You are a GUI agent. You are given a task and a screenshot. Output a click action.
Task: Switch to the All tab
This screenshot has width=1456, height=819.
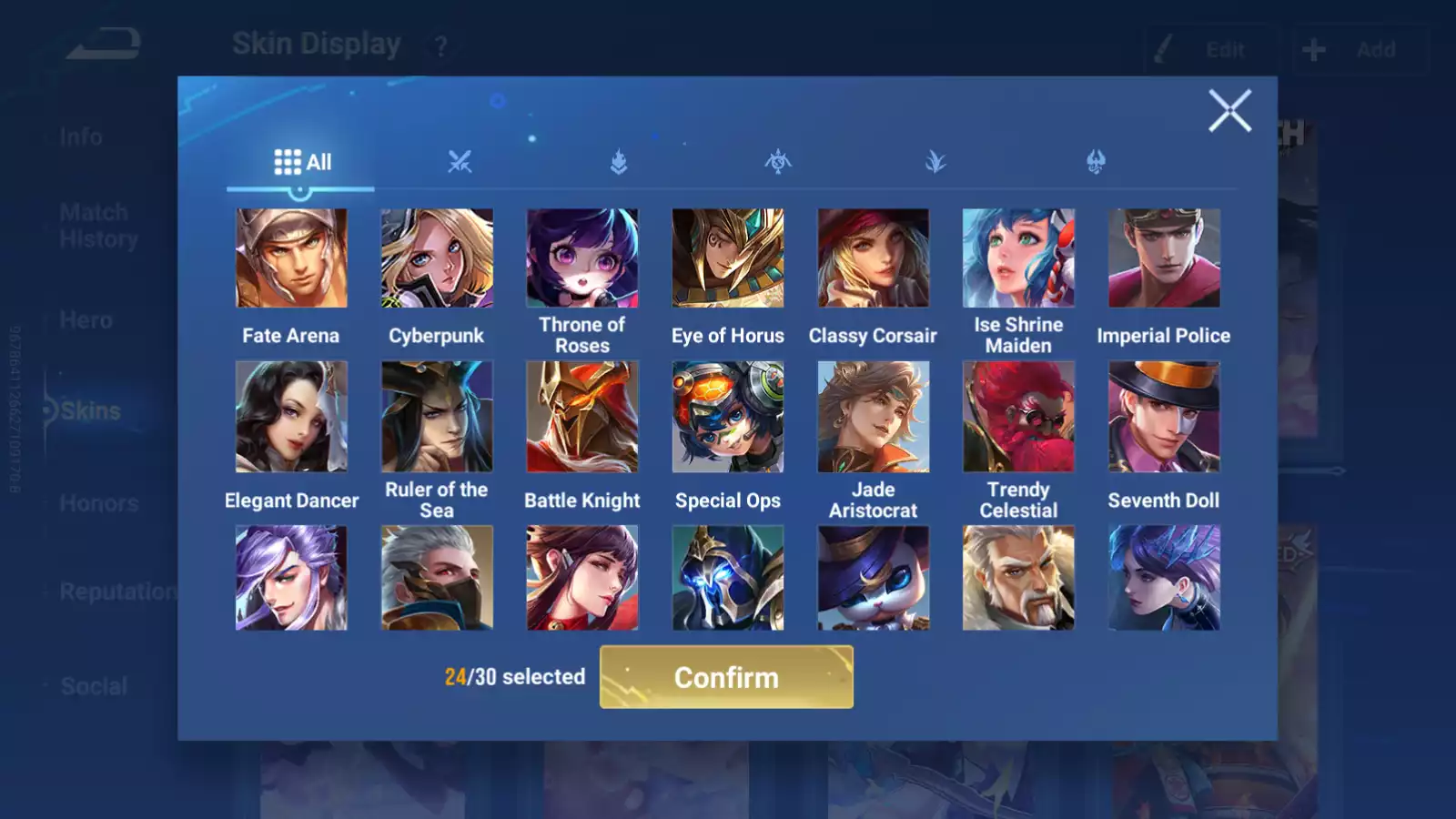click(301, 161)
